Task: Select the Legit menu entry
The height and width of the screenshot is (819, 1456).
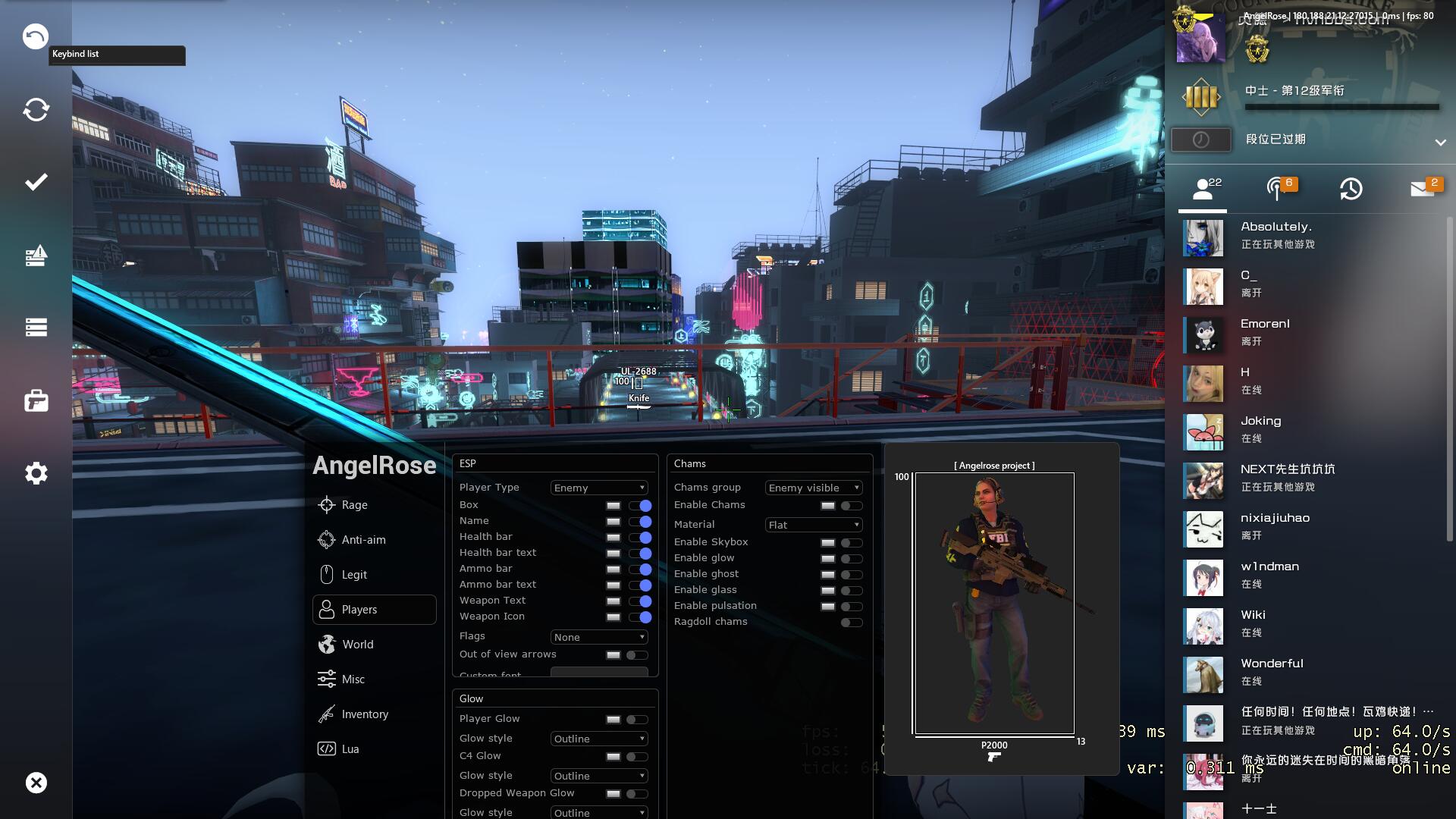Action: (353, 575)
